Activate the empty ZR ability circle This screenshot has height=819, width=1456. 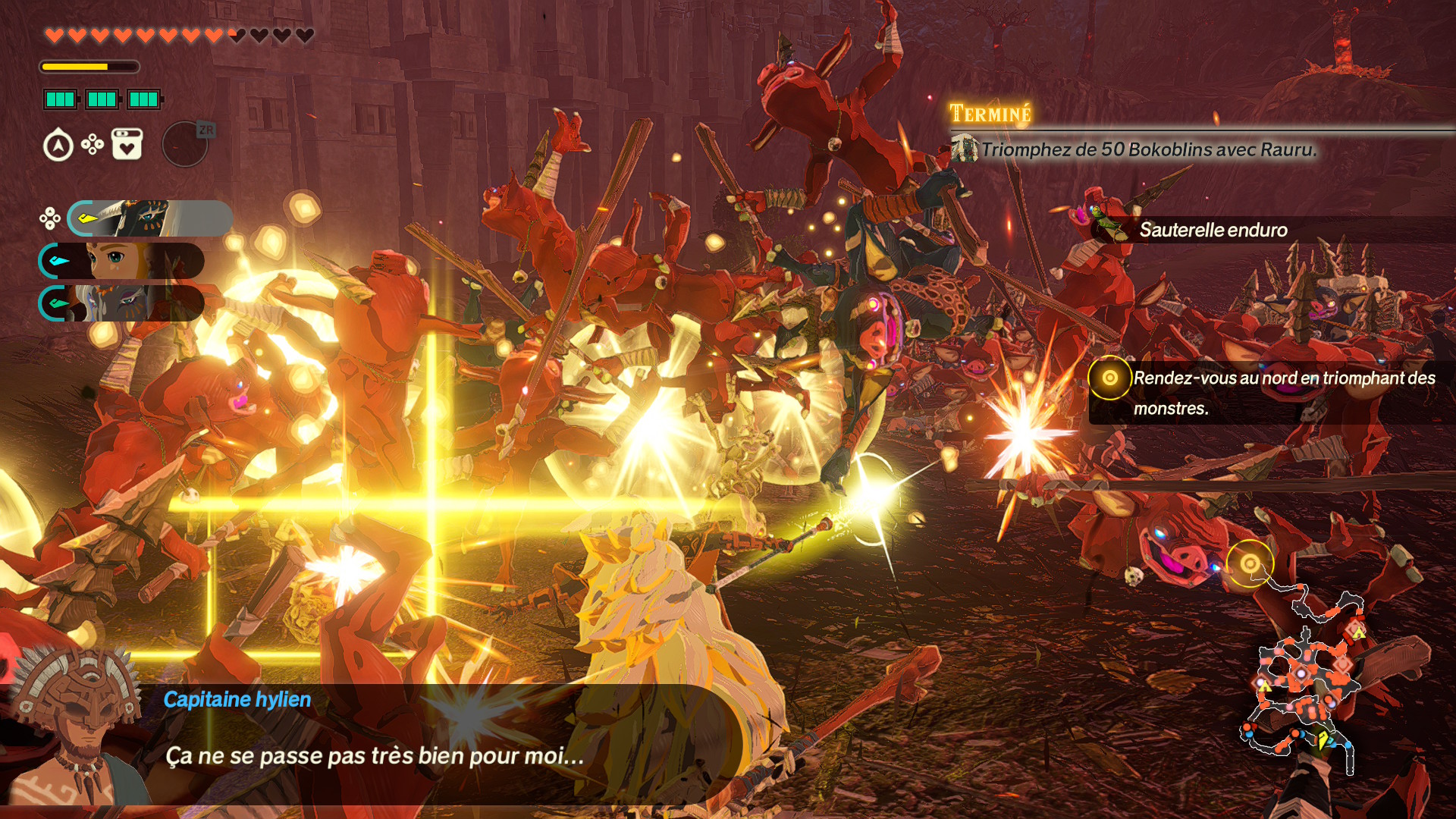coord(186,144)
